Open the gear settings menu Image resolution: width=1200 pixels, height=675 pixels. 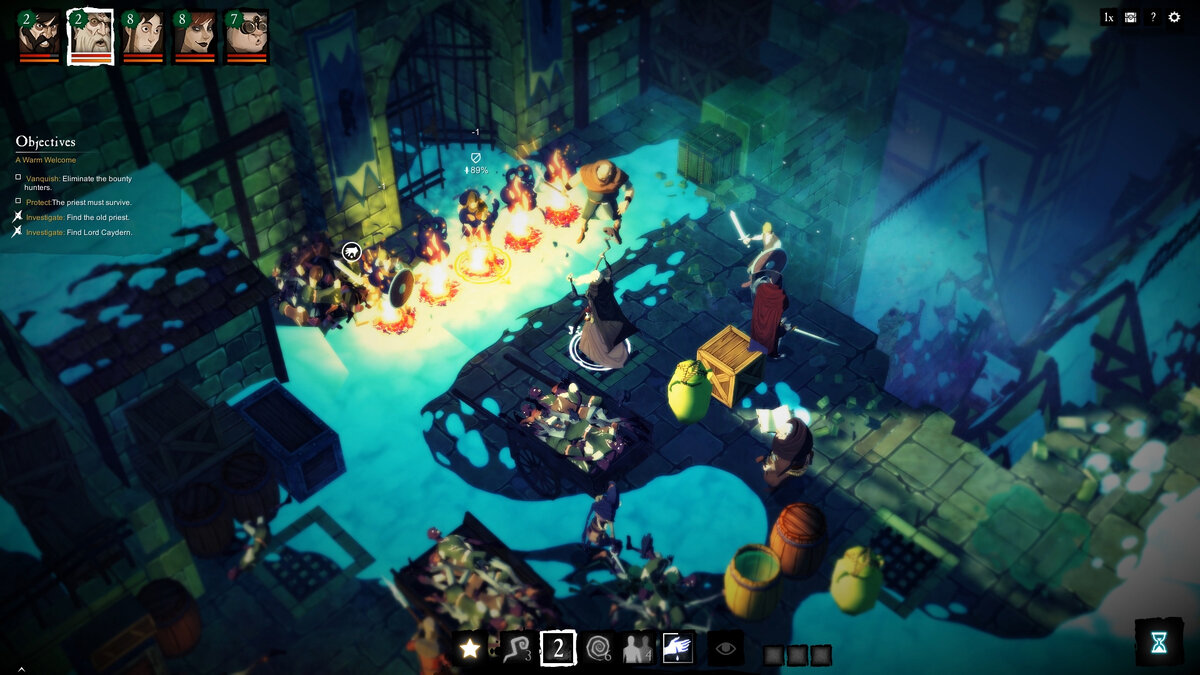point(1175,17)
